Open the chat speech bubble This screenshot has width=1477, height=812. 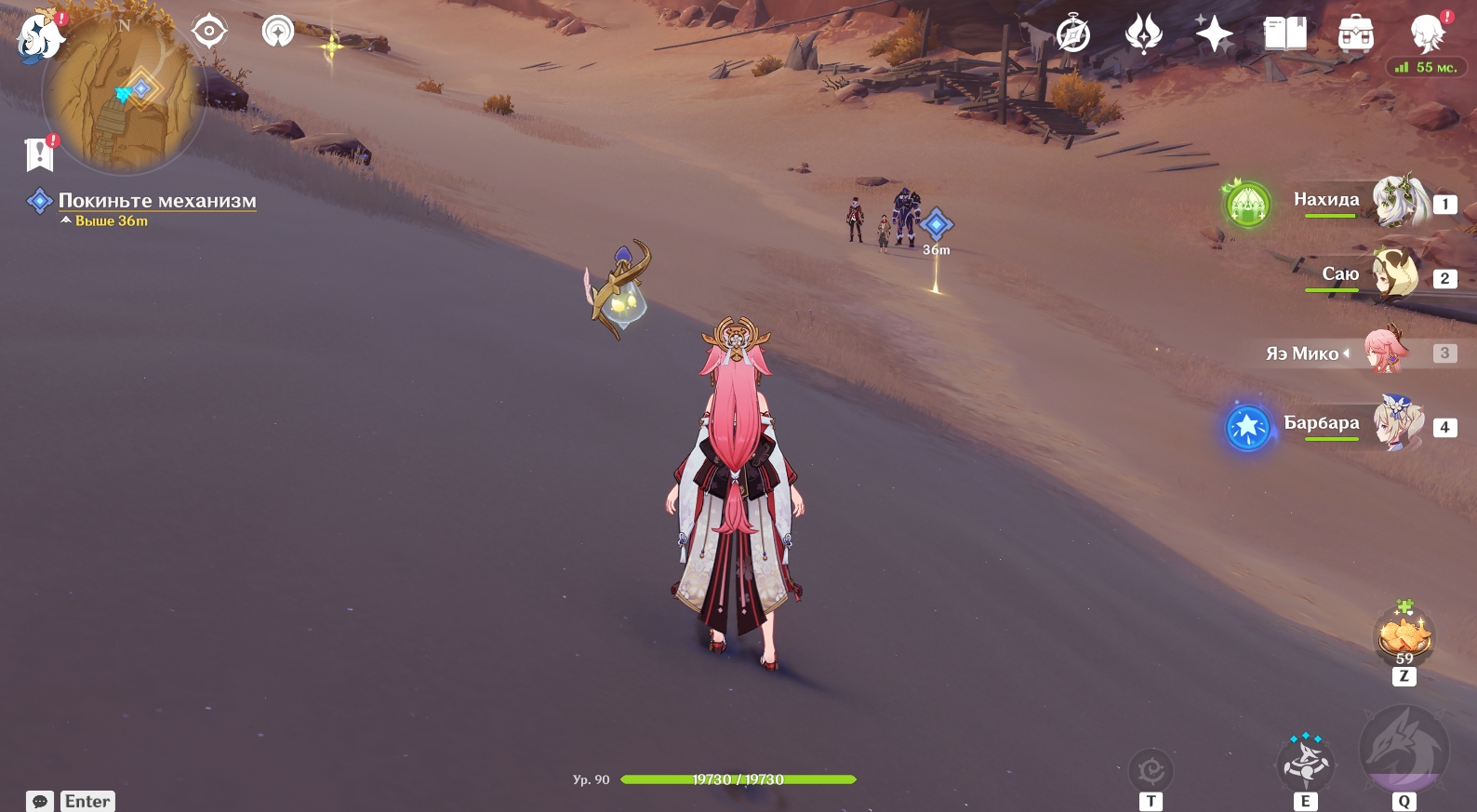pyautogui.click(x=40, y=801)
